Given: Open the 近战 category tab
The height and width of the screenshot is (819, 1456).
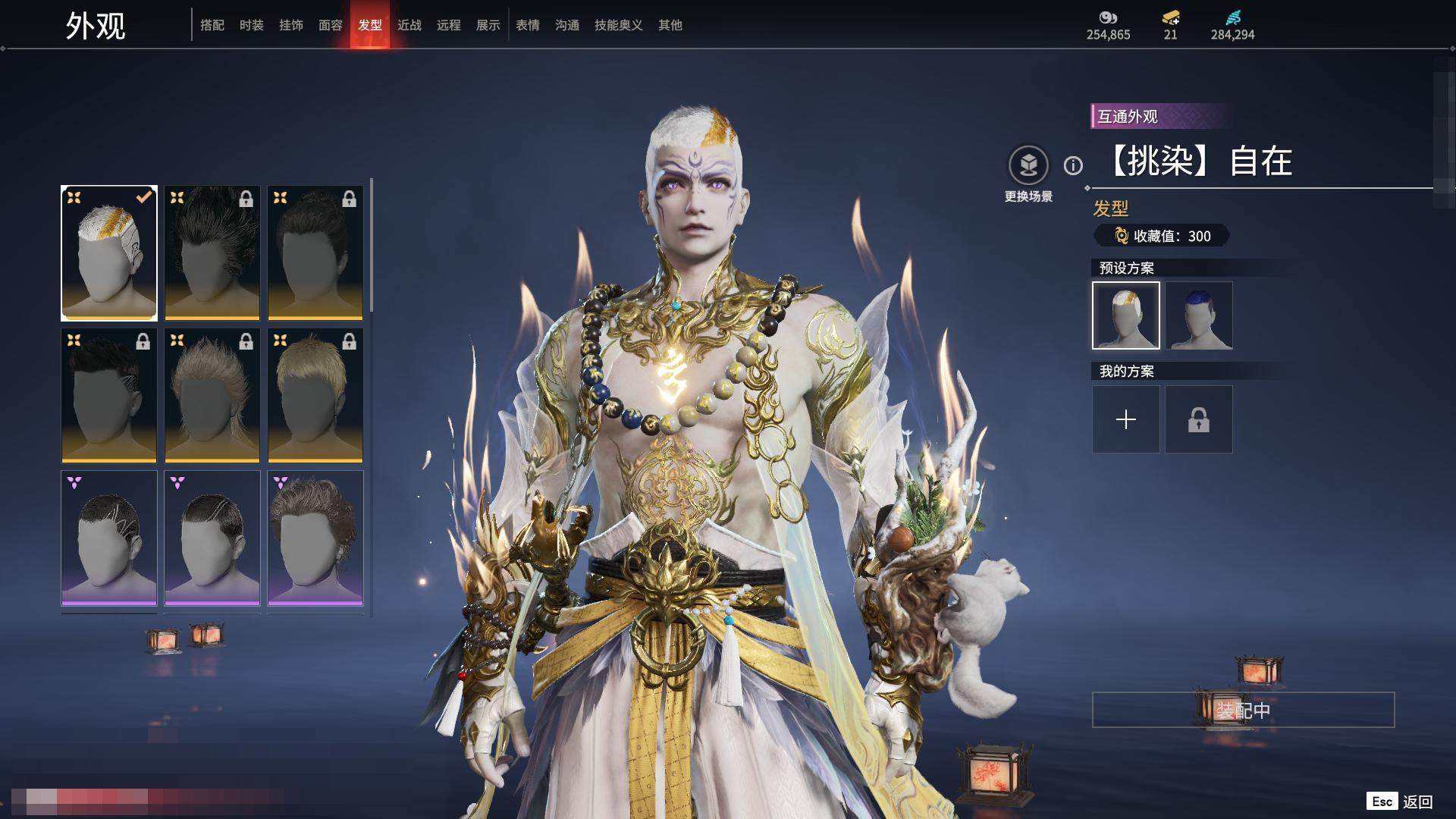Looking at the screenshot, I should [x=409, y=25].
